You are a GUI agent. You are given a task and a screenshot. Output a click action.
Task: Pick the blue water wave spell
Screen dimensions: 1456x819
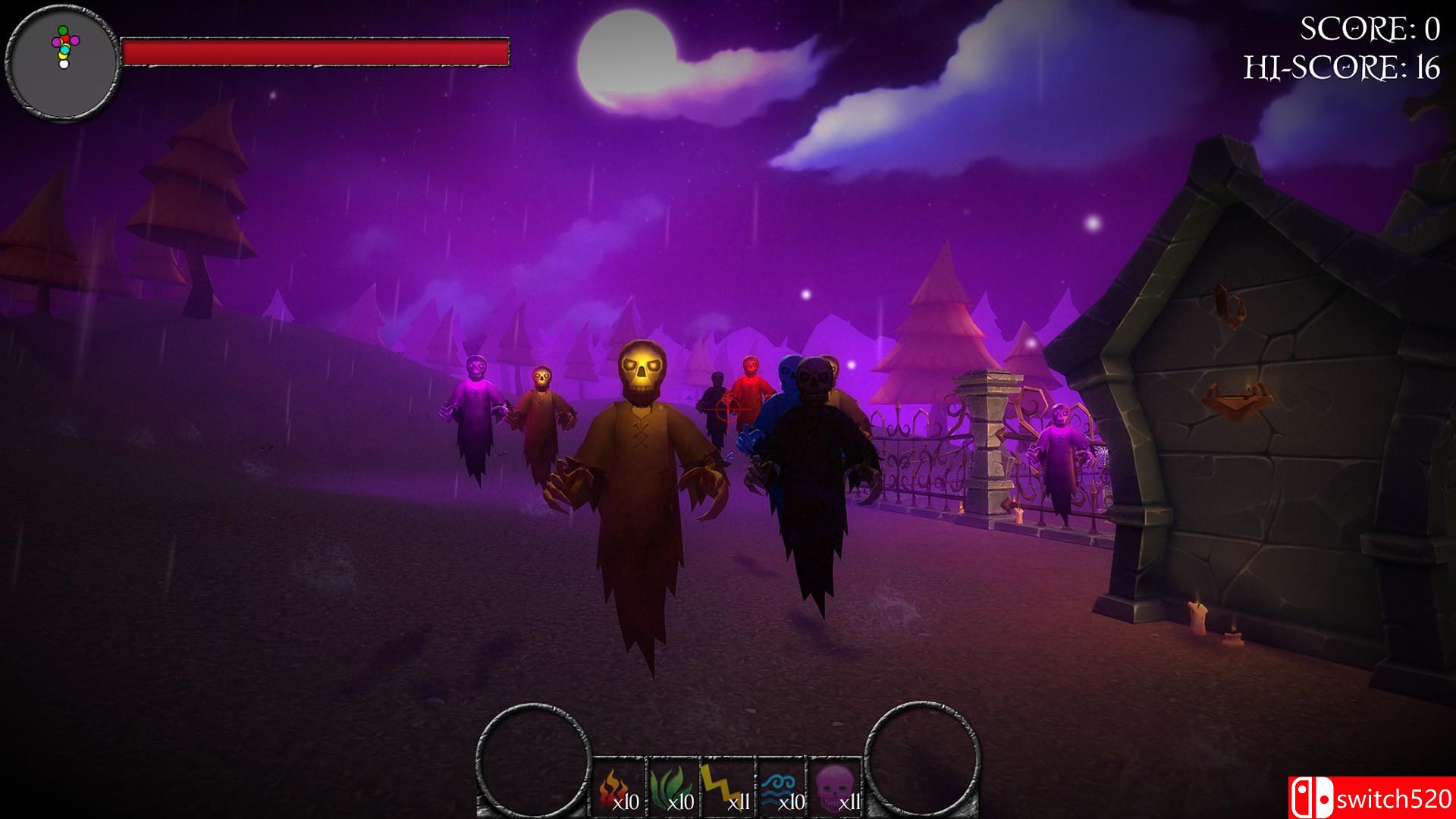(x=781, y=786)
